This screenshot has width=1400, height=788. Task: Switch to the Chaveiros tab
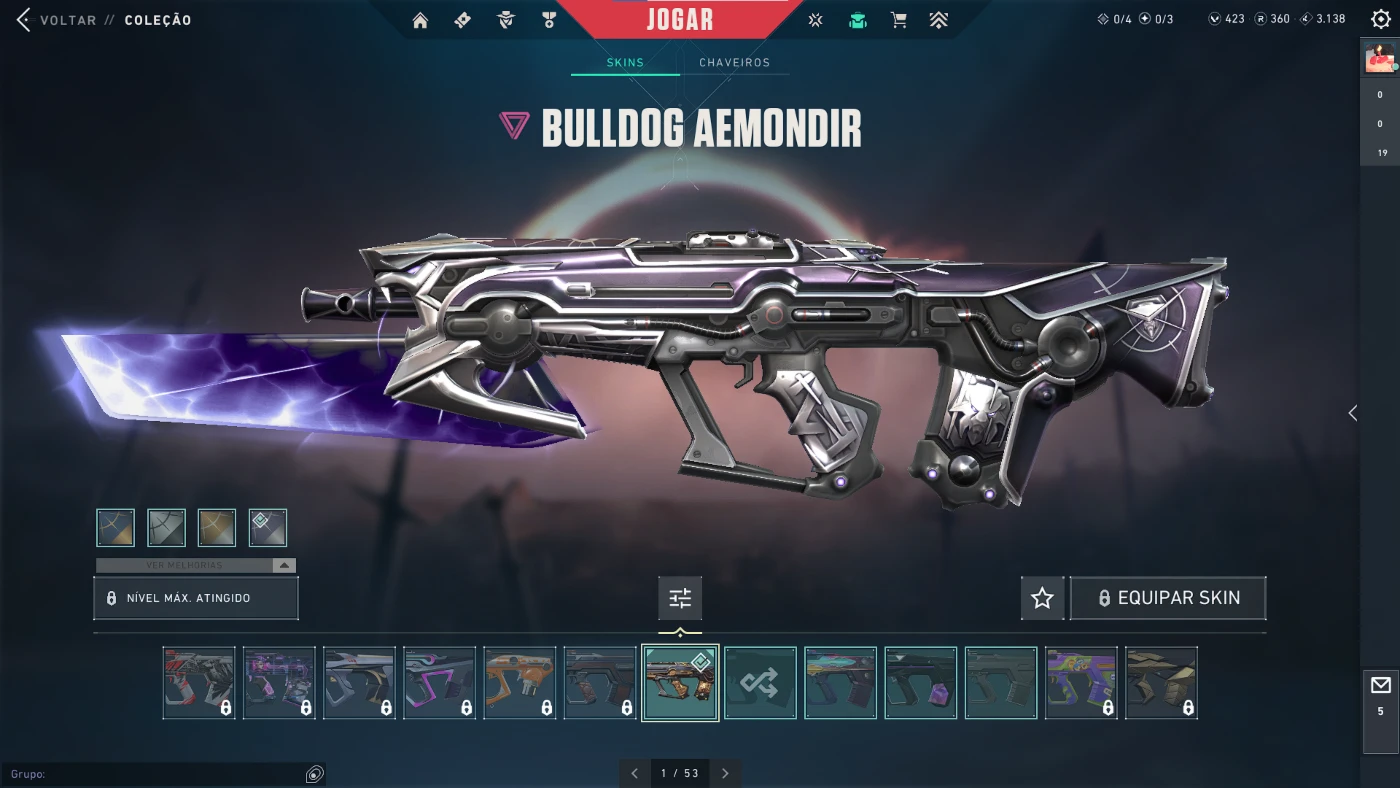(x=734, y=62)
